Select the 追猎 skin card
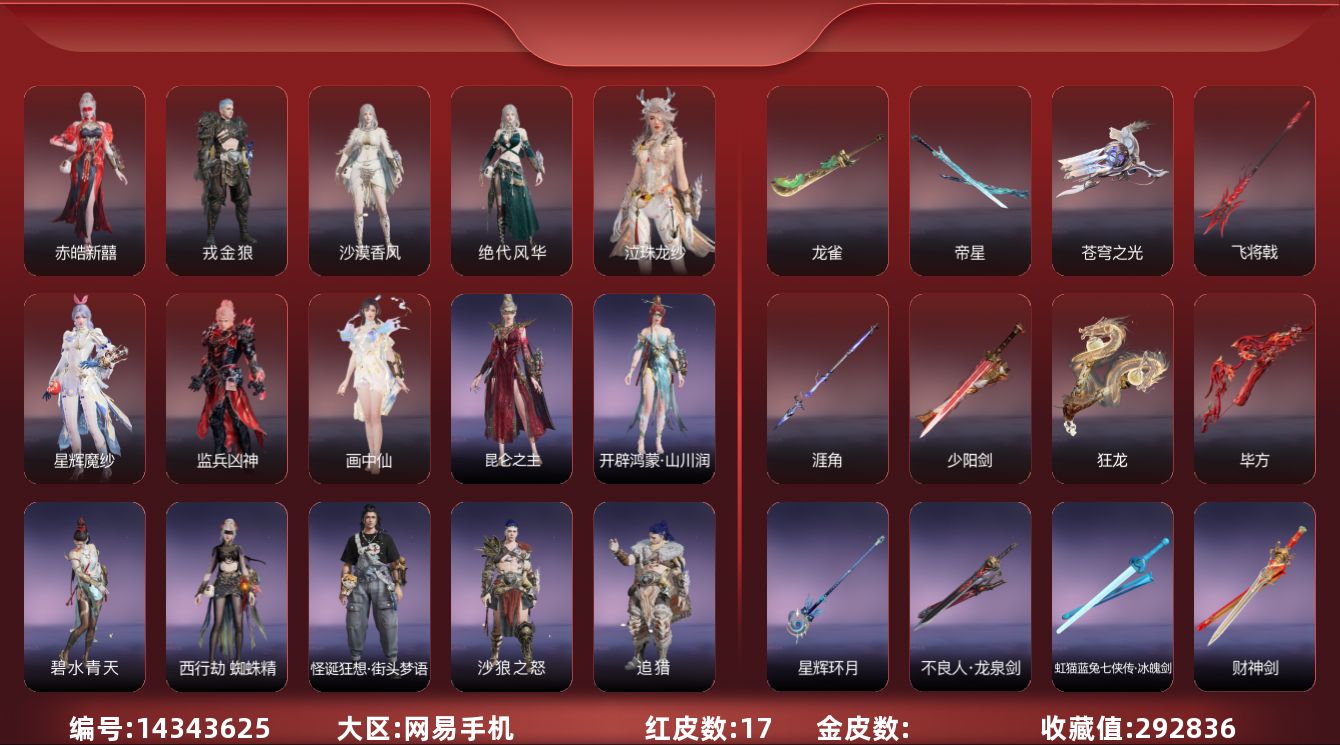Viewport: 1340px width, 745px height. (x=654, y=596)
